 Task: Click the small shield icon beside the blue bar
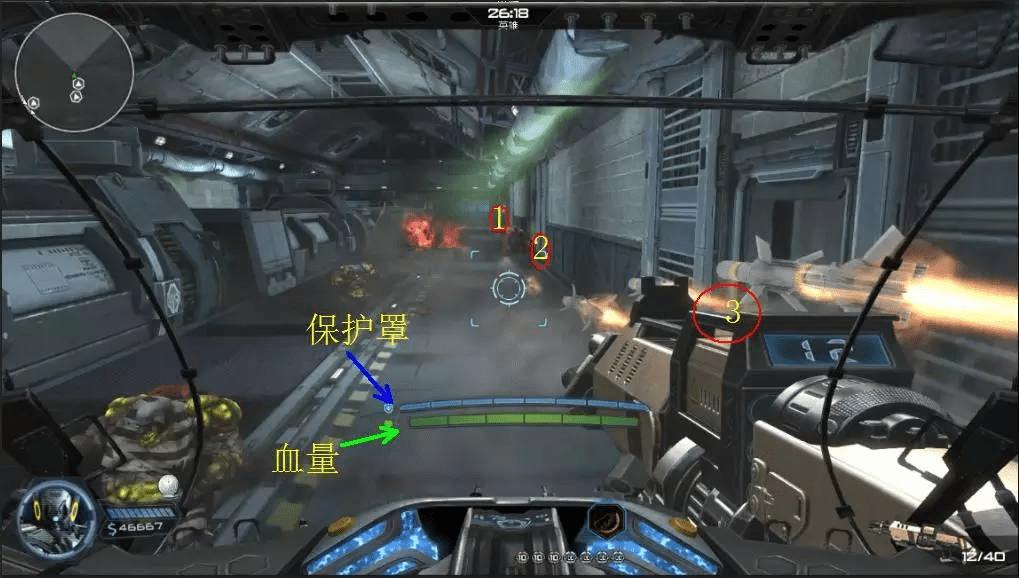[389, 408]
